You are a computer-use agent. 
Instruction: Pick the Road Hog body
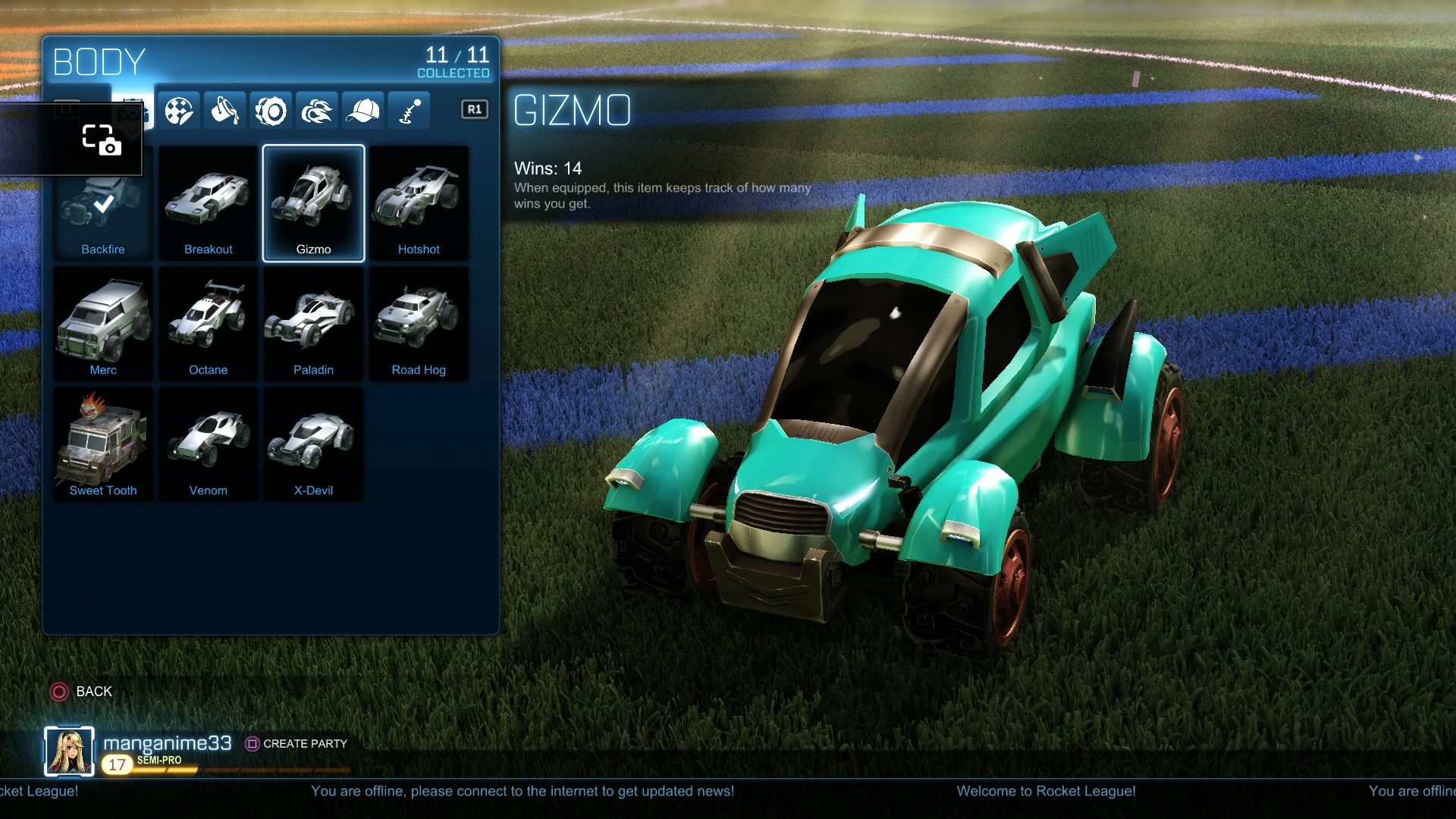click(419, 324)
